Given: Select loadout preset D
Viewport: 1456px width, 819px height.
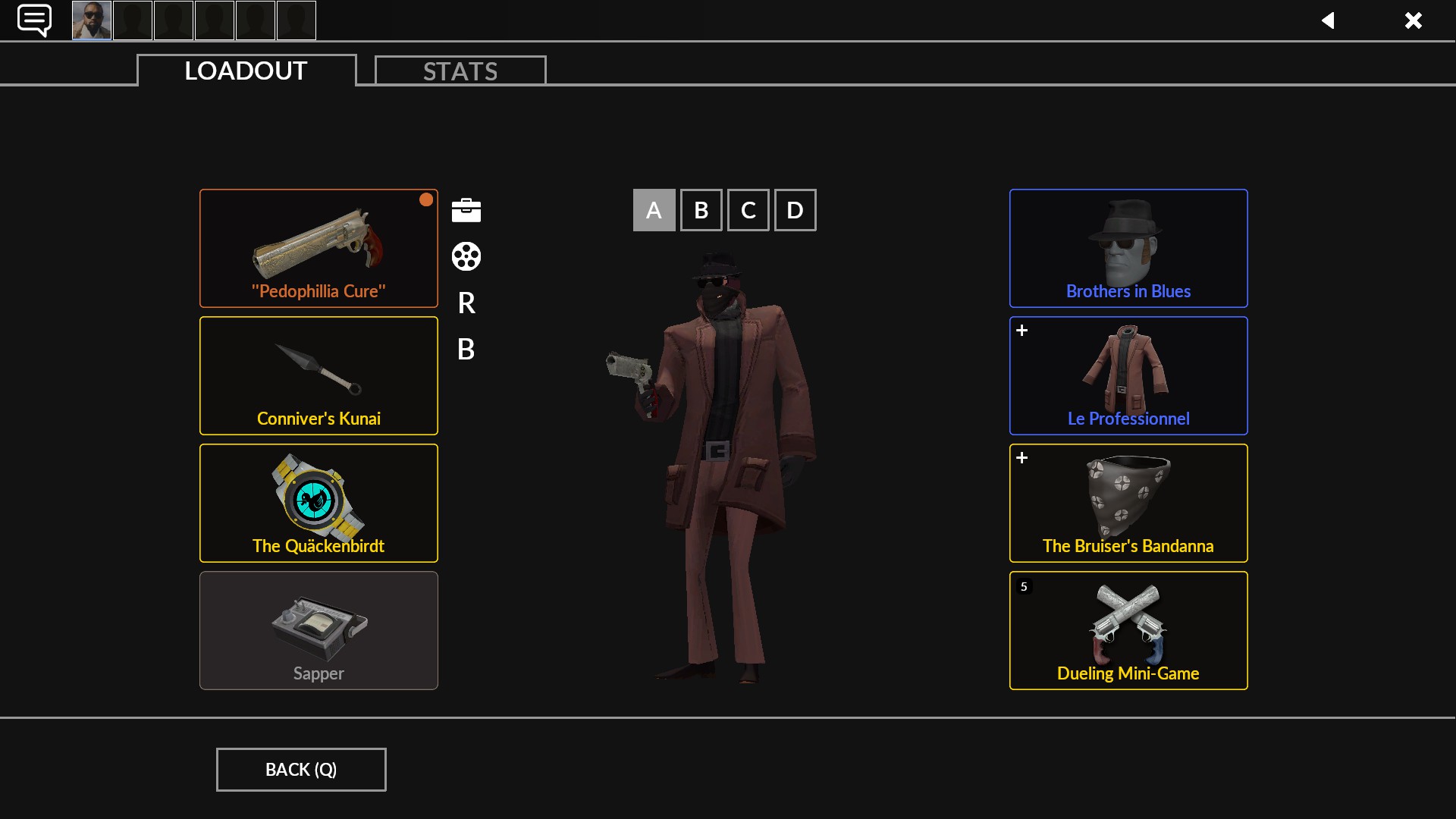Looking at the screenshot, I should coord(795,210).
